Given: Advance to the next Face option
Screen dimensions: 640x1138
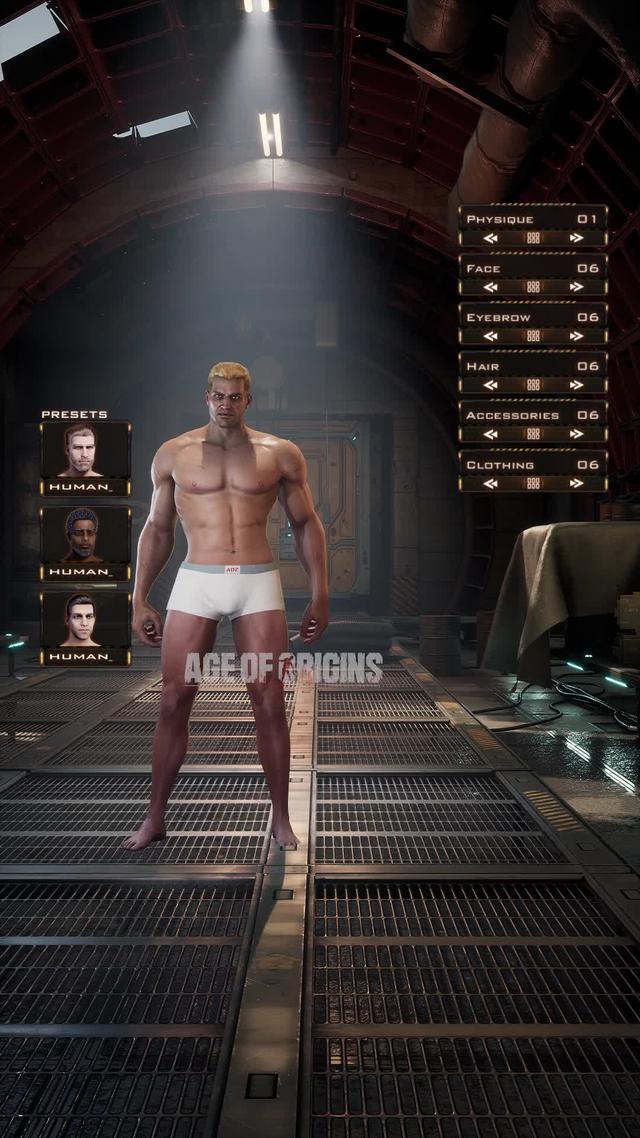Looking at the screenshot, I should point(576,287).
